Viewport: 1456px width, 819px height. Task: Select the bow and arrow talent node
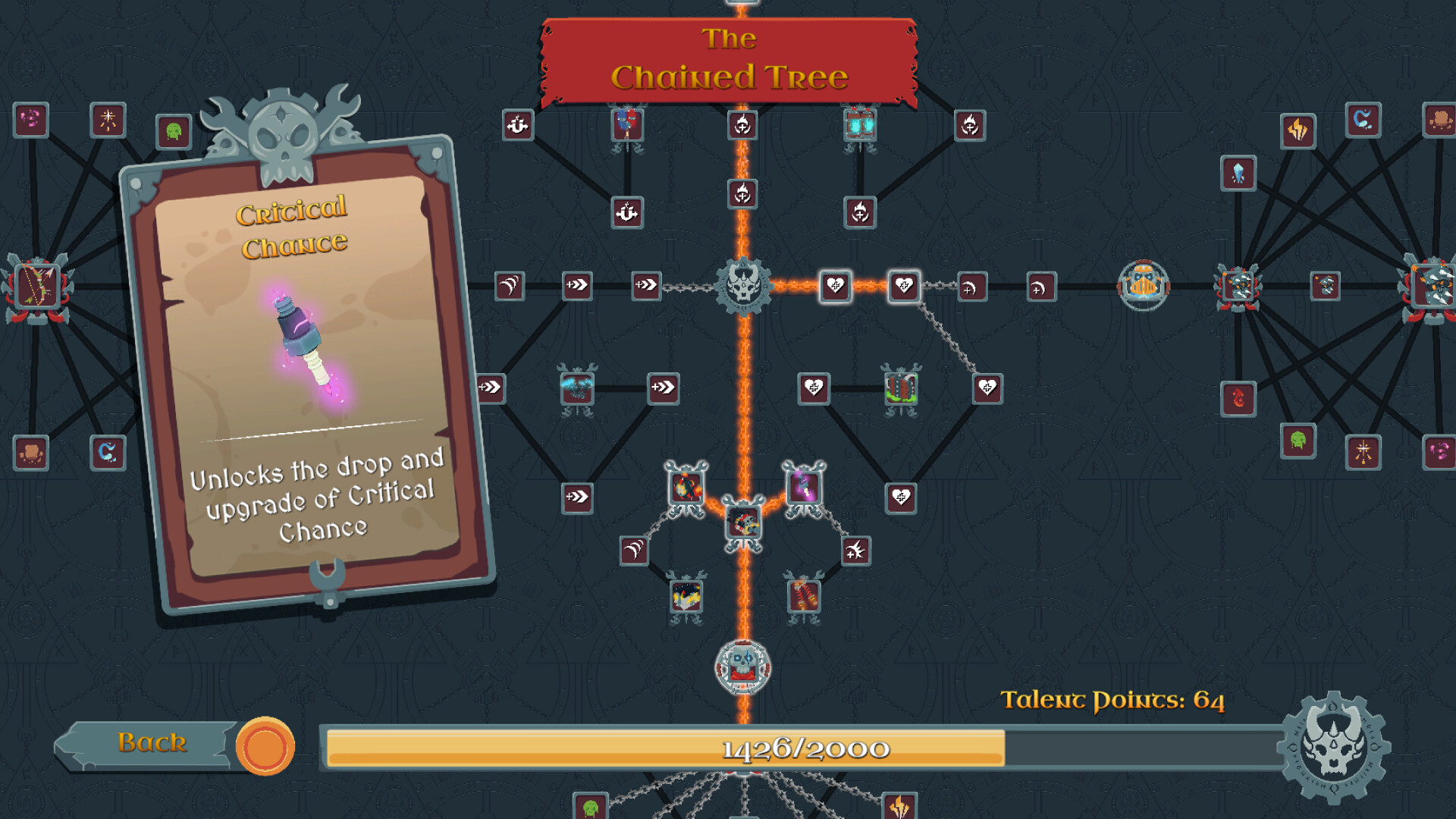point(36,287)
